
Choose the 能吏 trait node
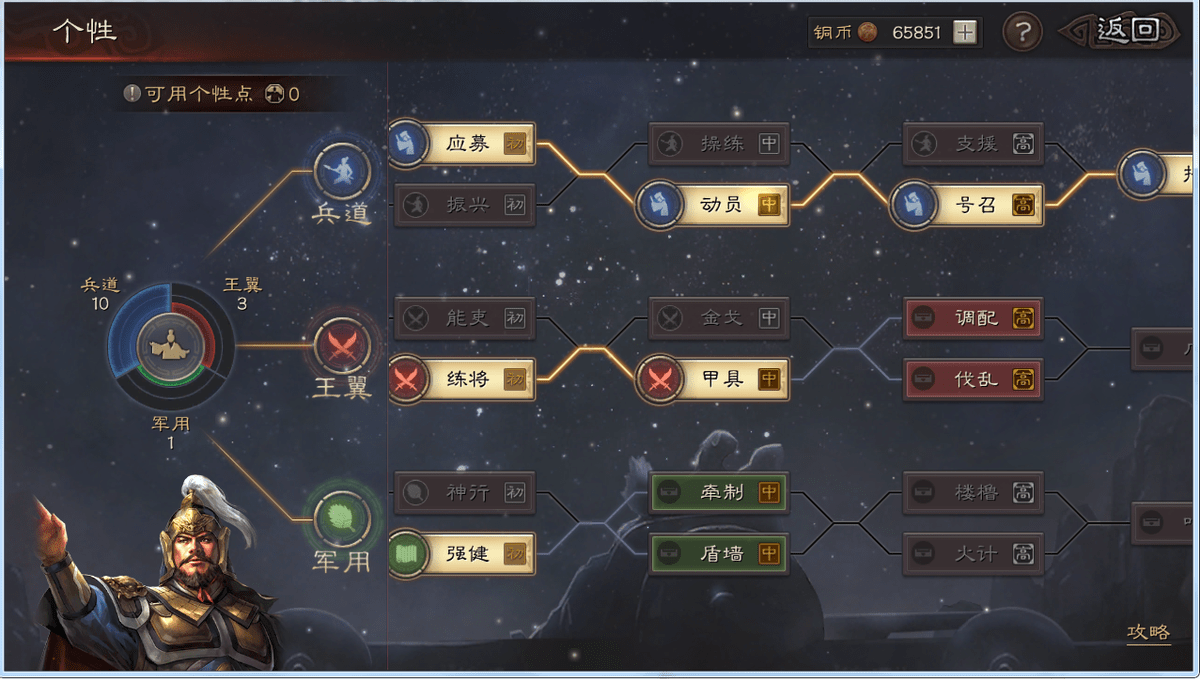466,319
